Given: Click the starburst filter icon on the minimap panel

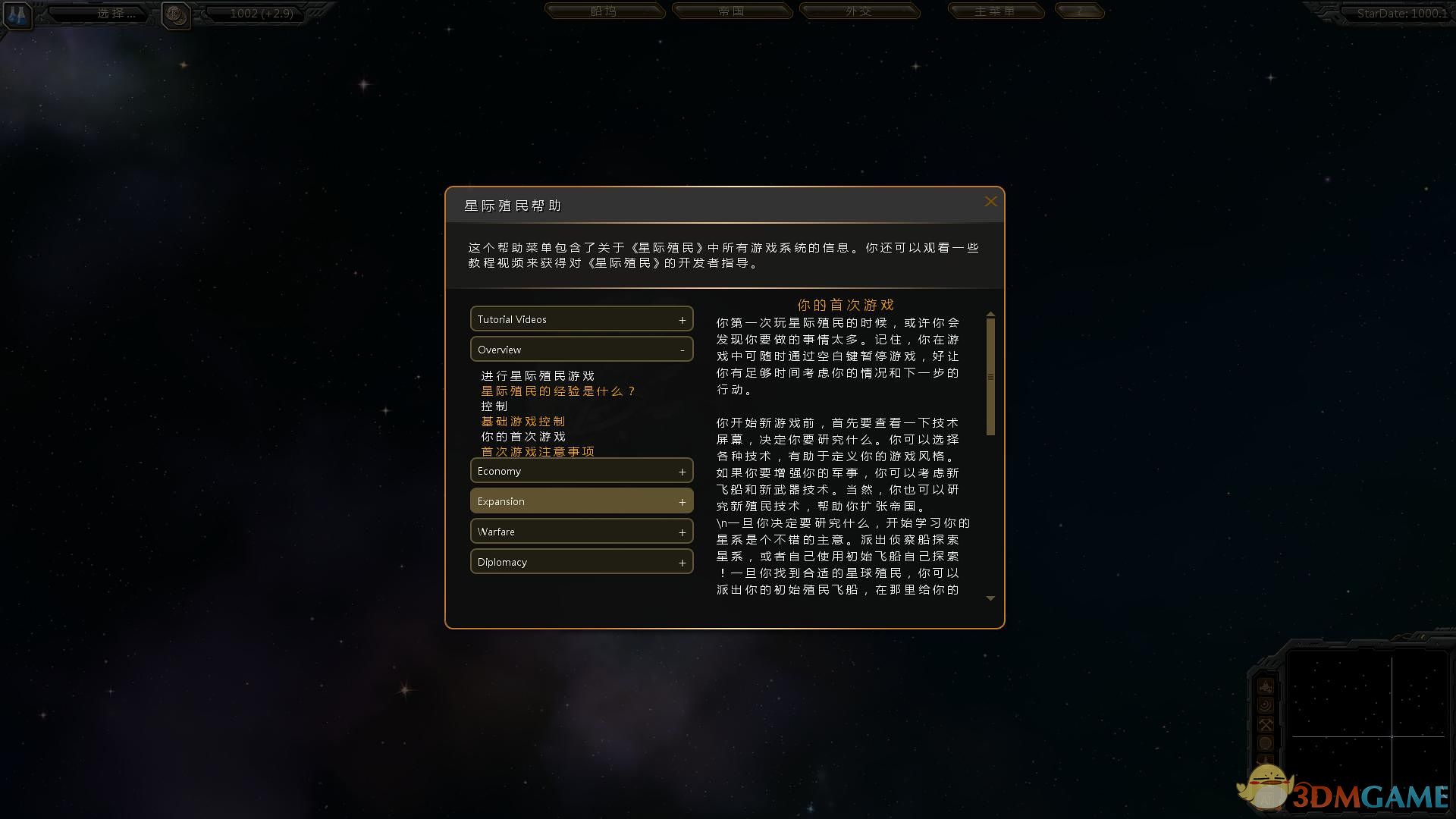Looking at the screenshot, I should [1266, 705].
